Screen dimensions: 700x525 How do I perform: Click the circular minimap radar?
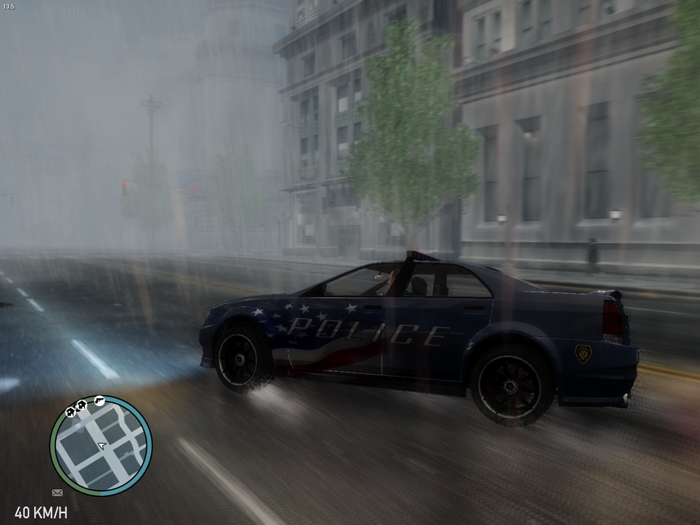[101, 446]
